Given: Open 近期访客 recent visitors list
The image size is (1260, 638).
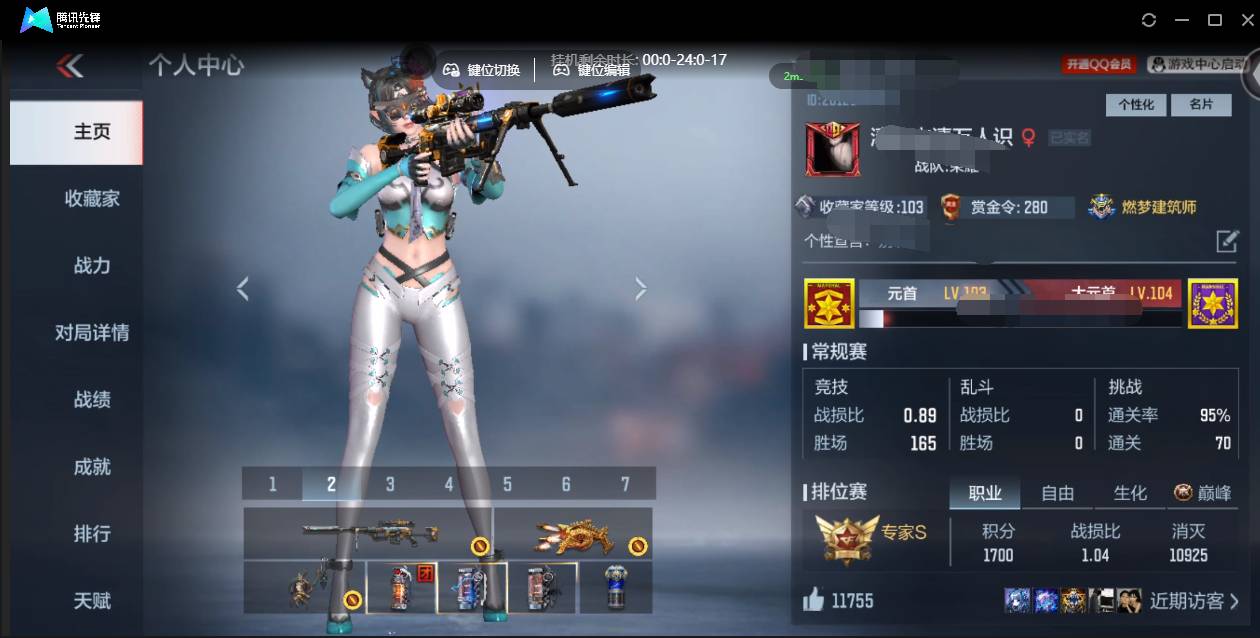Looking at the screenshot, I should [x=1193, y=601].
